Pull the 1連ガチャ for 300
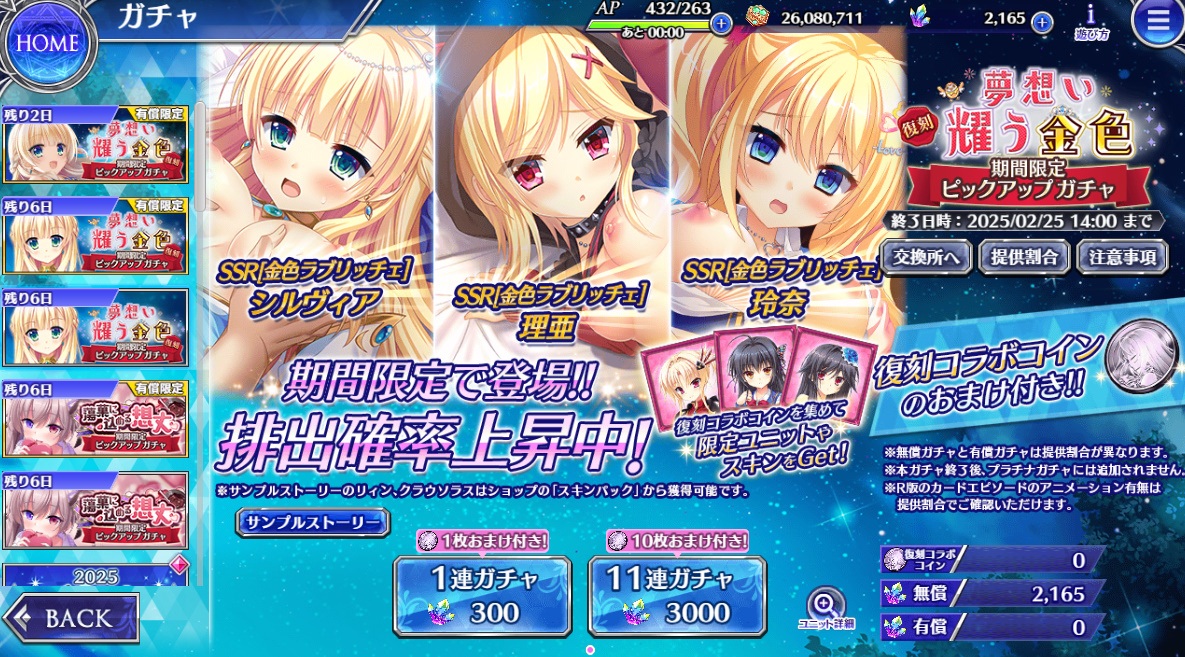Viewport: 1185px width, 657px height. [x=482, y=595]
